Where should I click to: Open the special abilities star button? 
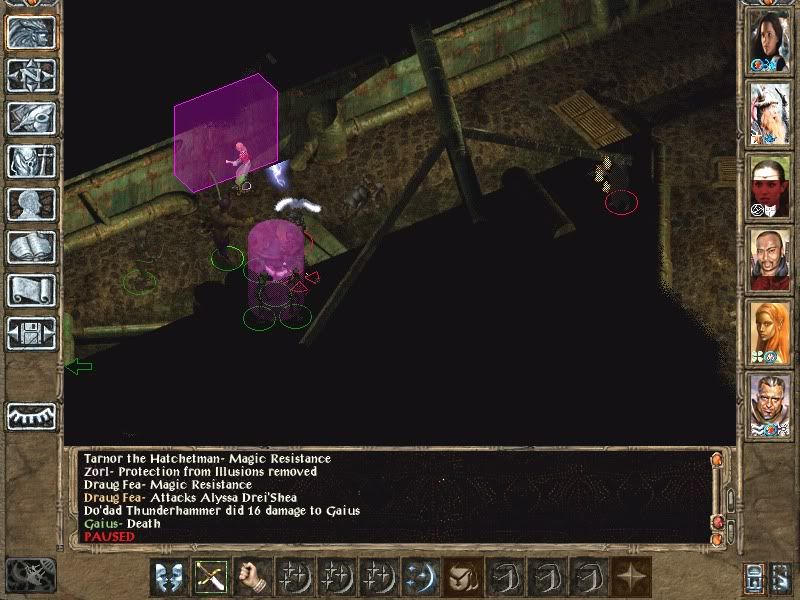(x=629, y=577)
